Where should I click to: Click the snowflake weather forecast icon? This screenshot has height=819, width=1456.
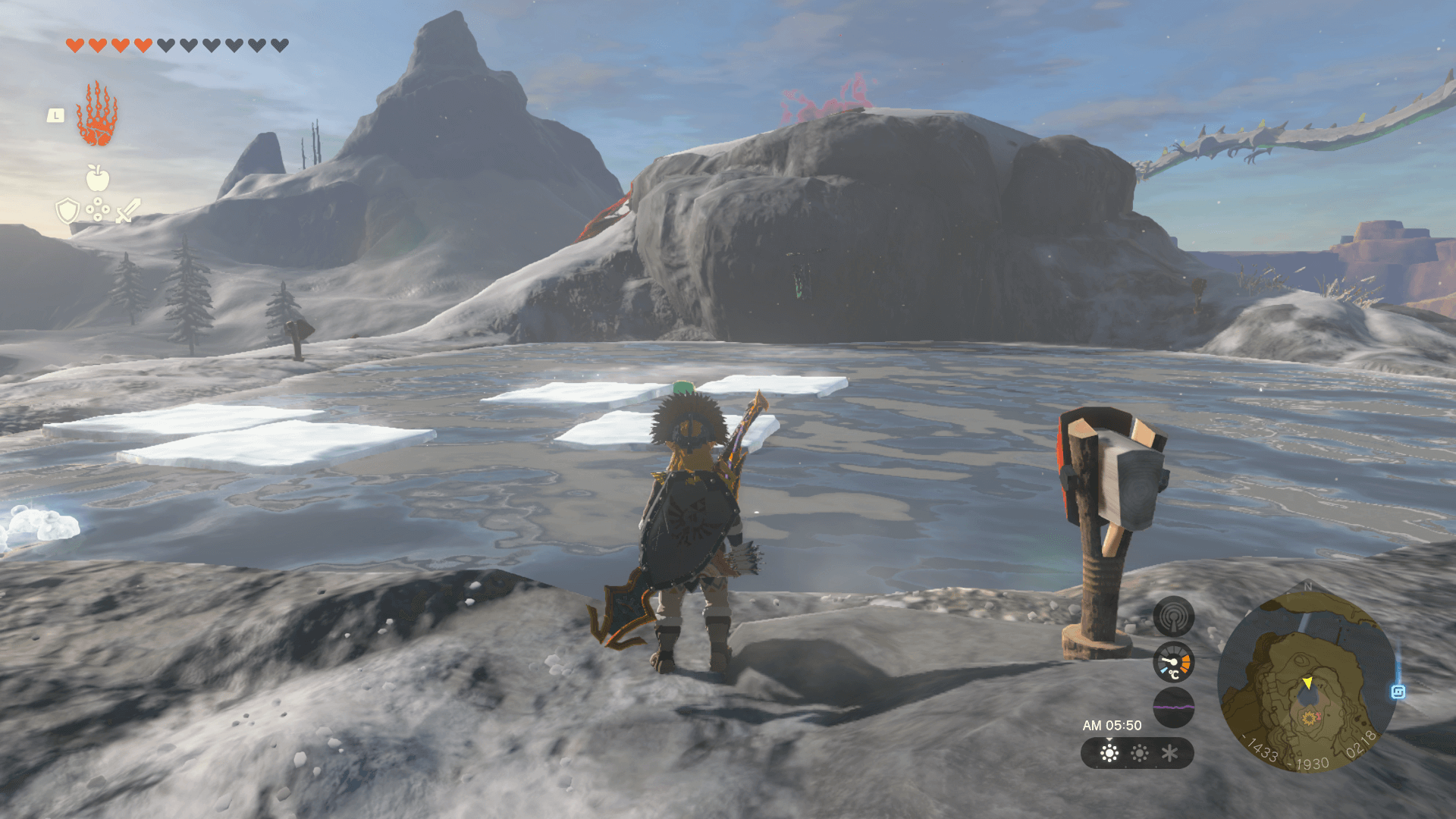(1169, 753)
